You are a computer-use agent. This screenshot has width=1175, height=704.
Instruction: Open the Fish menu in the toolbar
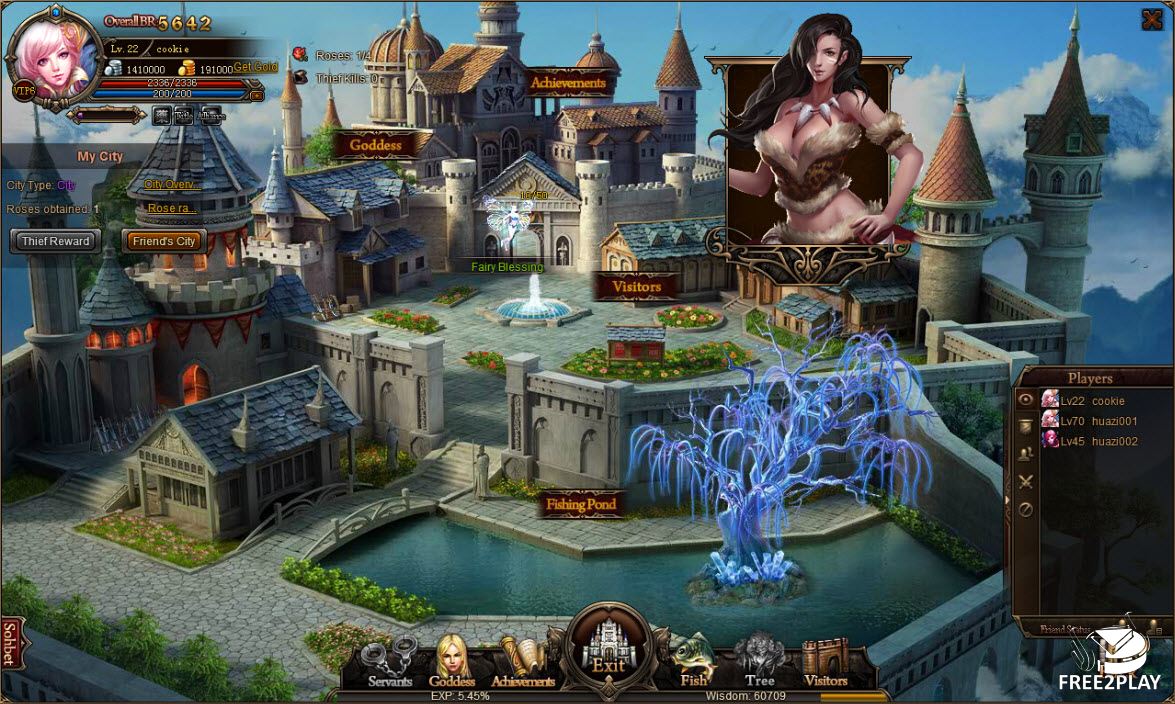pyautogui.click(x=694, y=662)
